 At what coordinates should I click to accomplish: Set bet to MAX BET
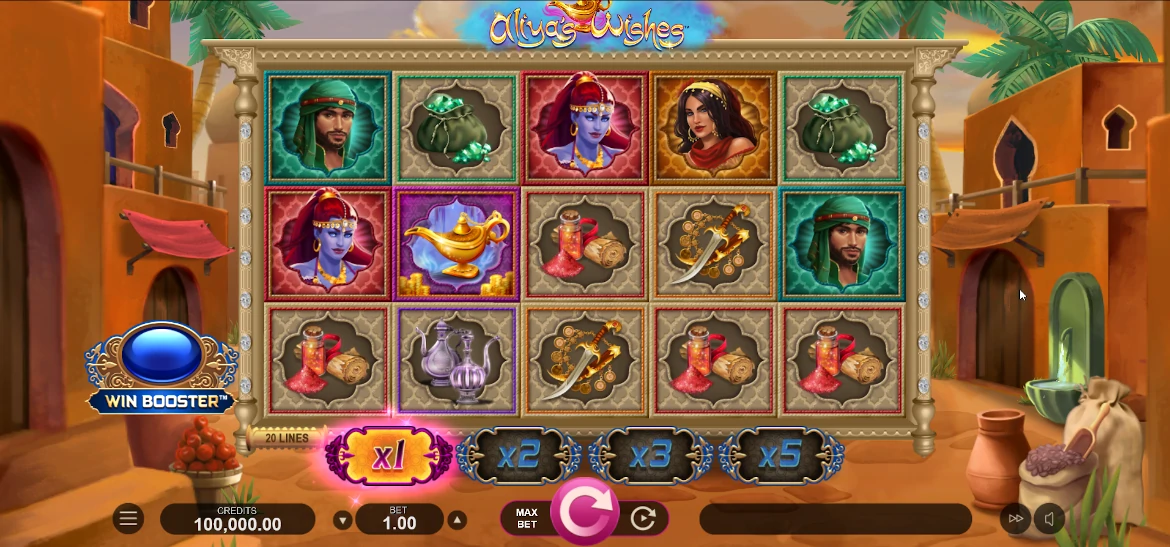(x=527, y=518)
